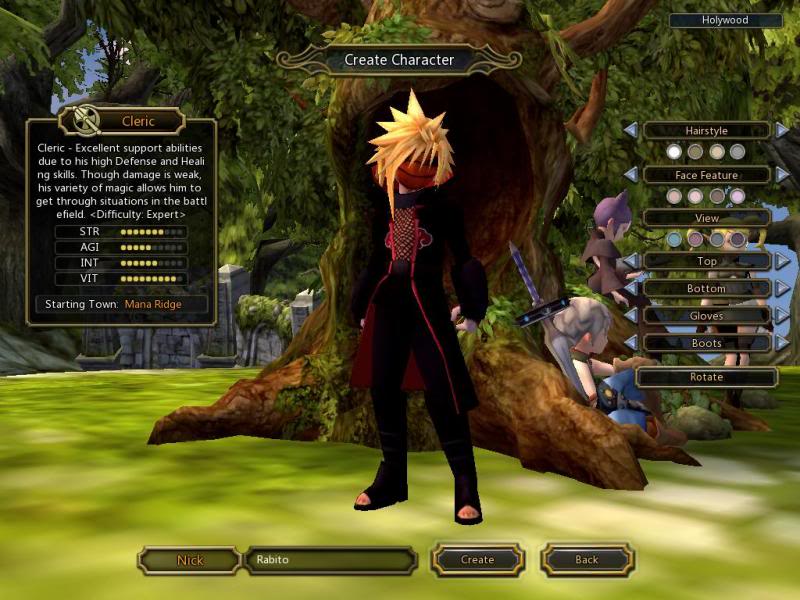Rotate the character preview
This screenshot has height=600, width=800.
click(x=706, y=378)
